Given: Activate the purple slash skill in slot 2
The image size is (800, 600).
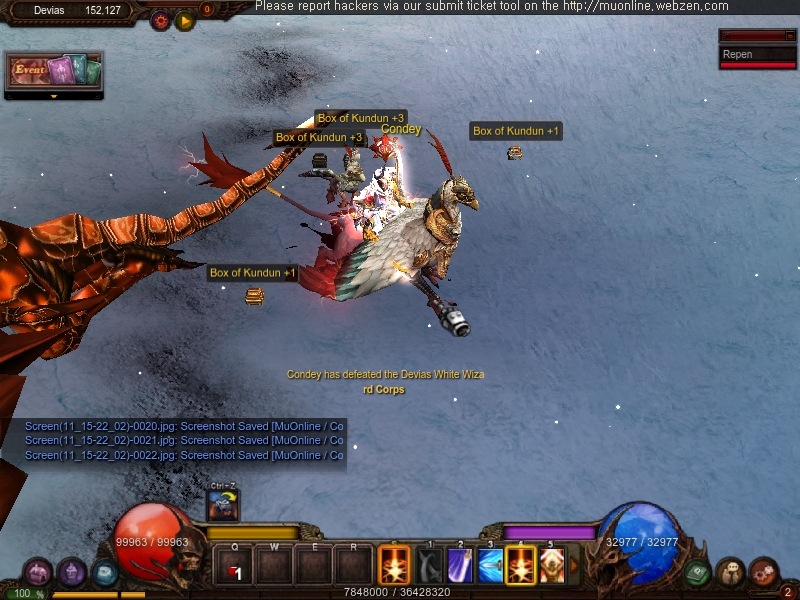Looking at the screenshot, I should coord(460,566).
